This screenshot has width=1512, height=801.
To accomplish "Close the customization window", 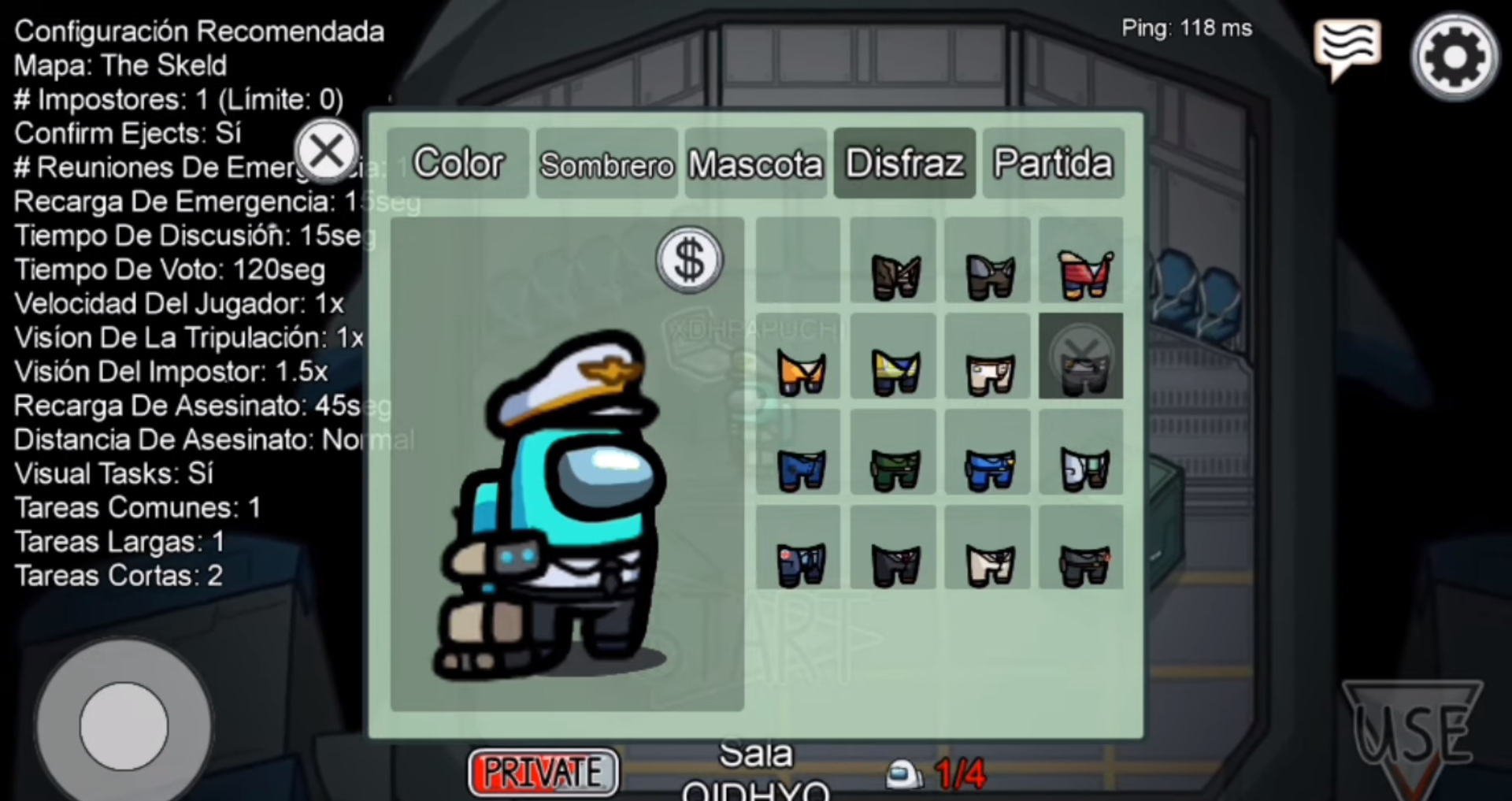I will click(x=327, y=151).
